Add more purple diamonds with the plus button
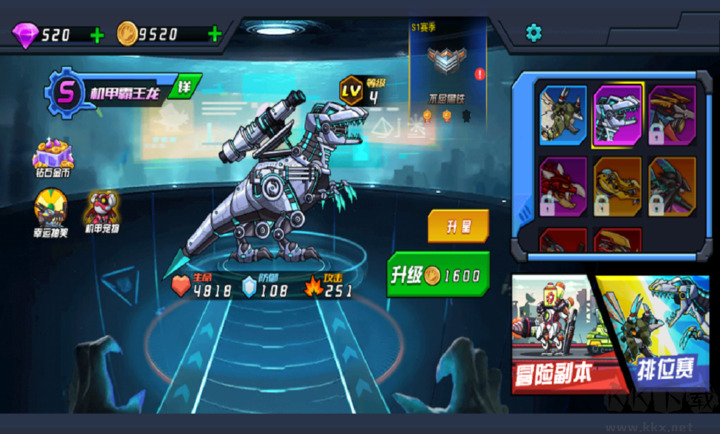Image resolution: width=720 pixels, height=434 pixels. pos(96,35)
